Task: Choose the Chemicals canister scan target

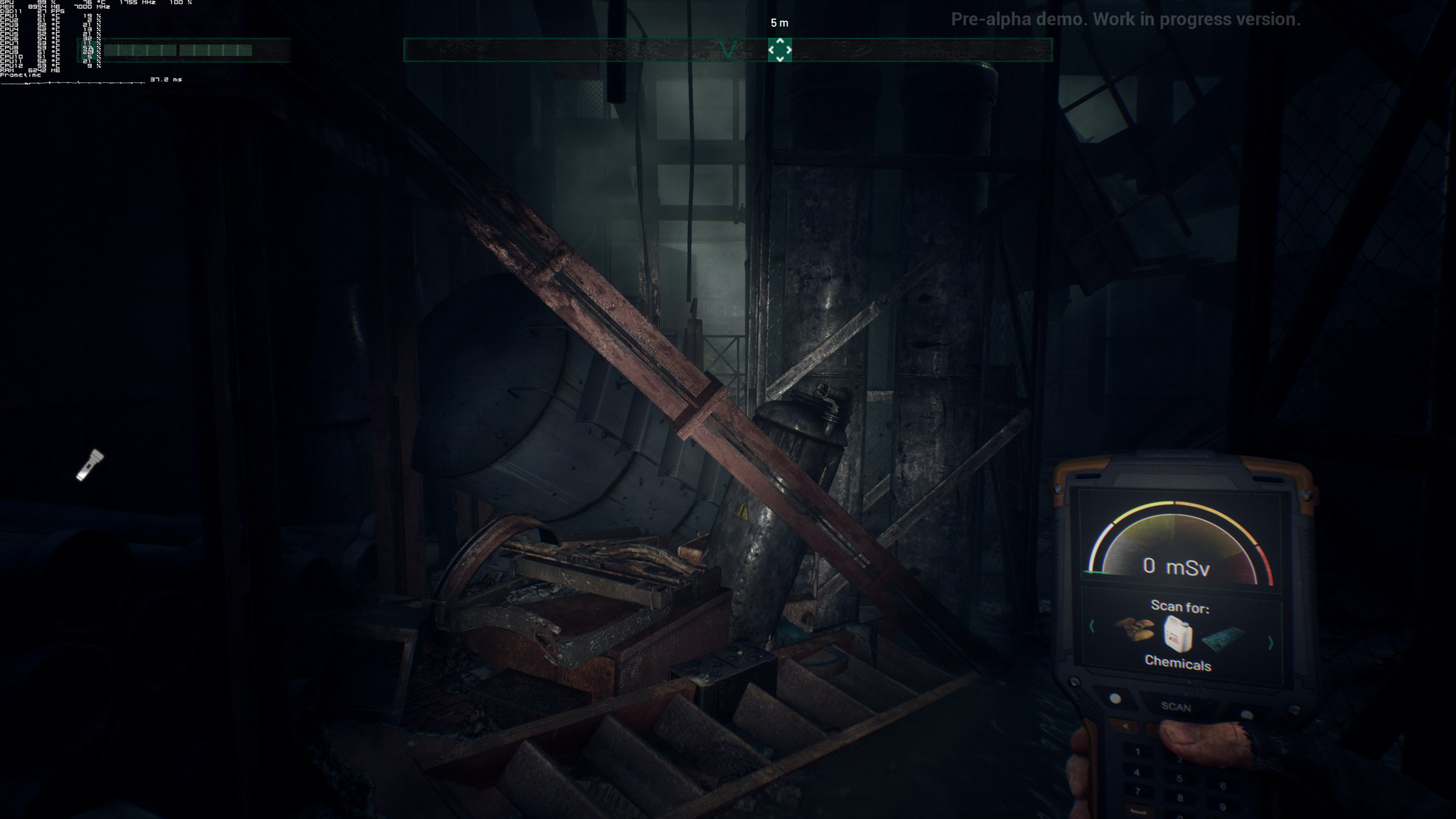Action: click(x=1178, y=633)
